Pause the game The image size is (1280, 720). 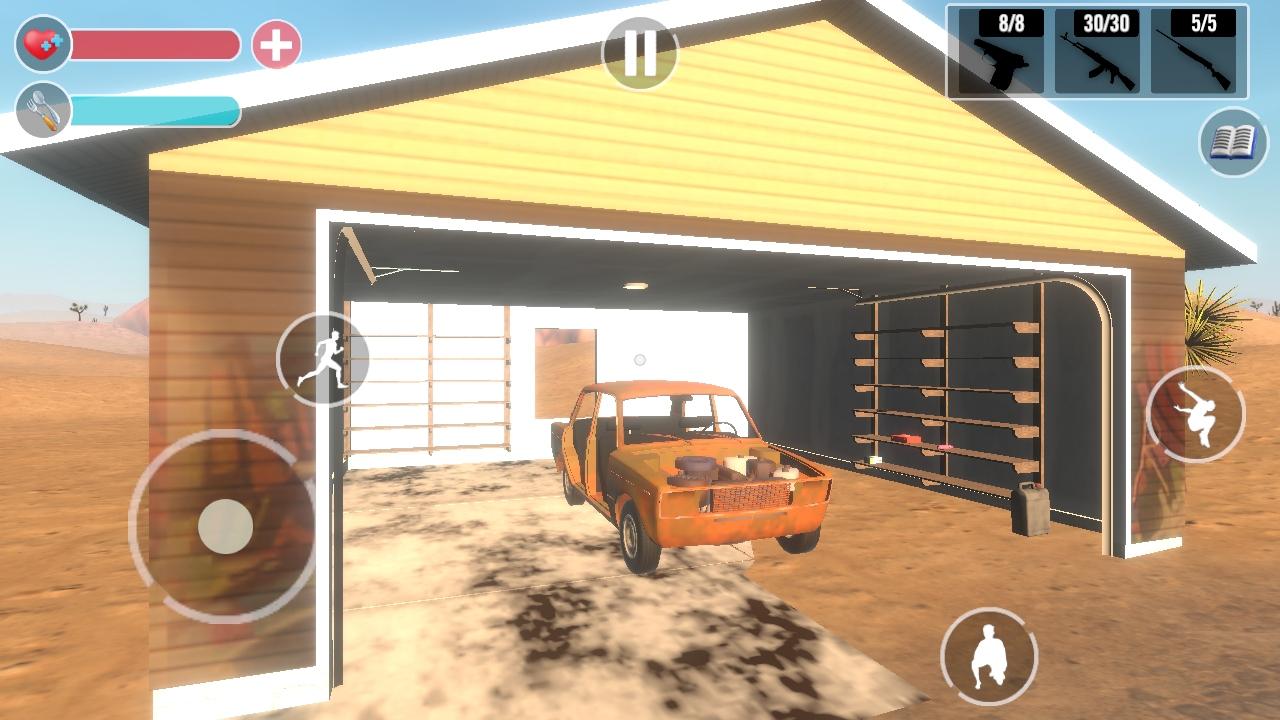640,53
